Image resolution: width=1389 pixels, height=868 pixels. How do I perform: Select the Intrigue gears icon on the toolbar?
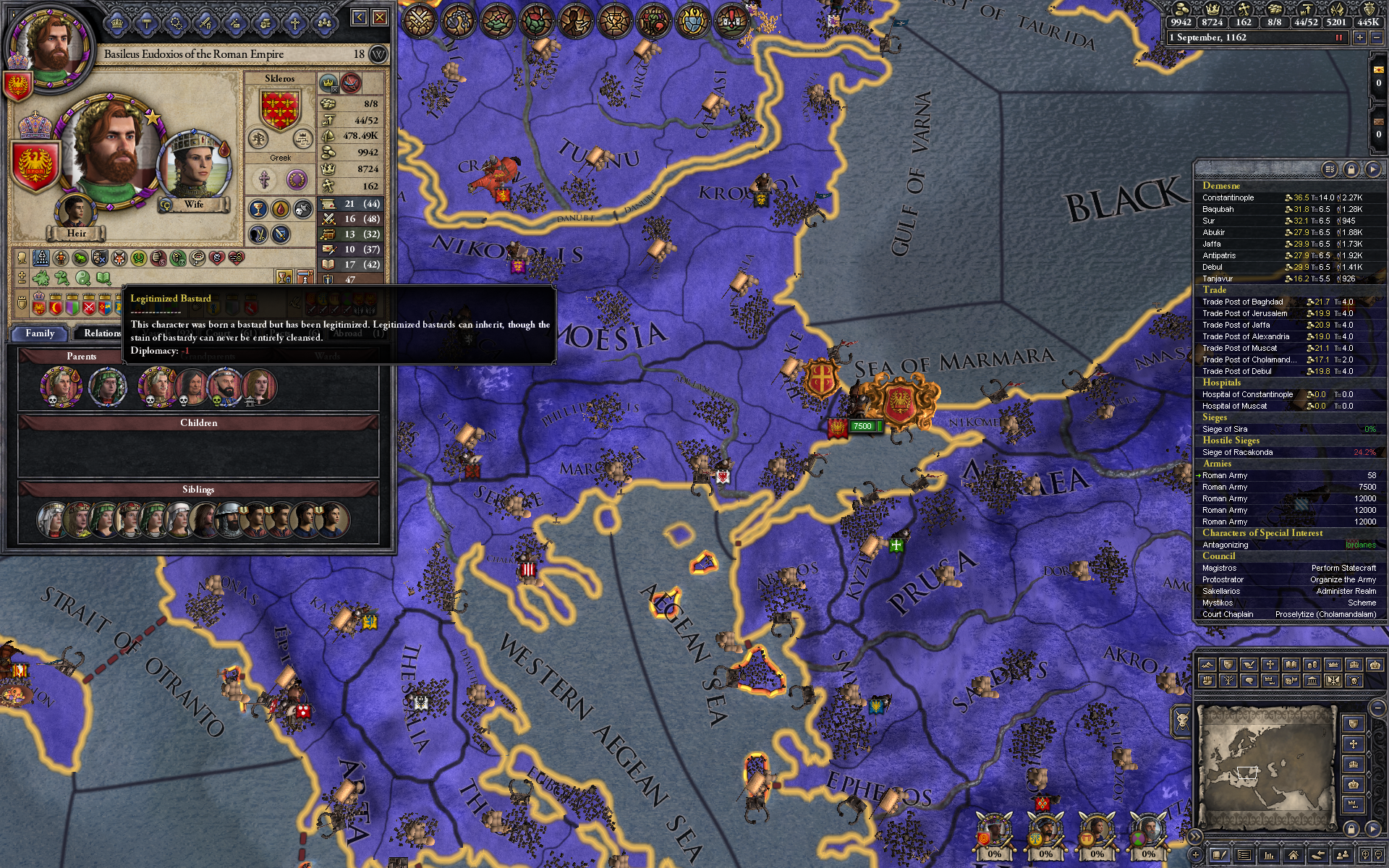176,22
